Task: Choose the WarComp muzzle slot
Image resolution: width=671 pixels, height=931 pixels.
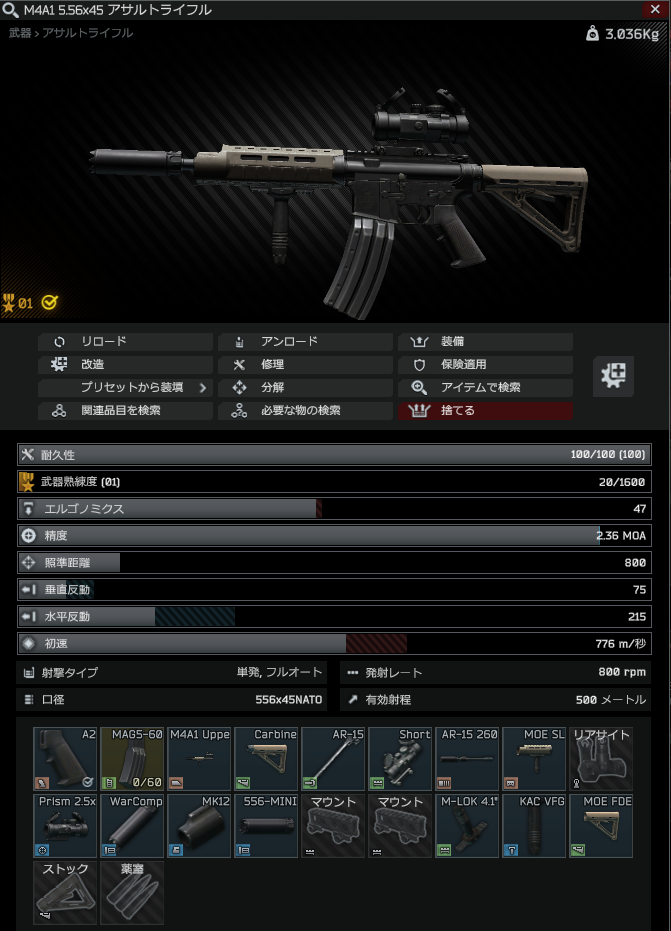Action: pos(132,825)
